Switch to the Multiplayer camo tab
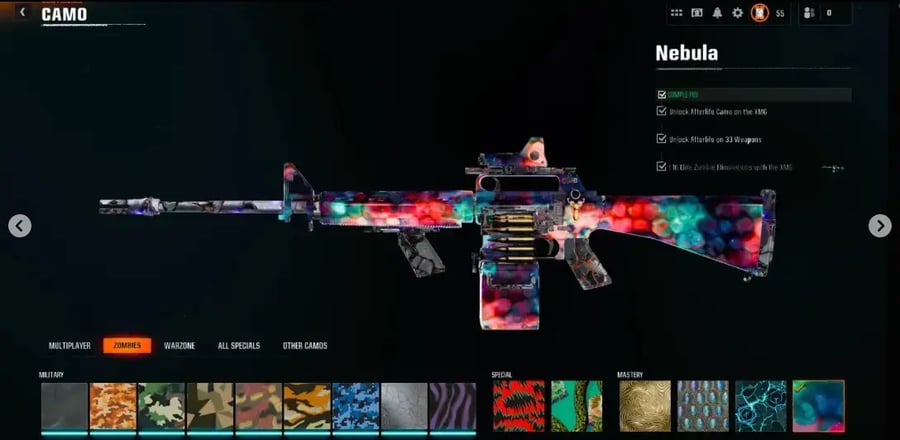 pos(70,346)
